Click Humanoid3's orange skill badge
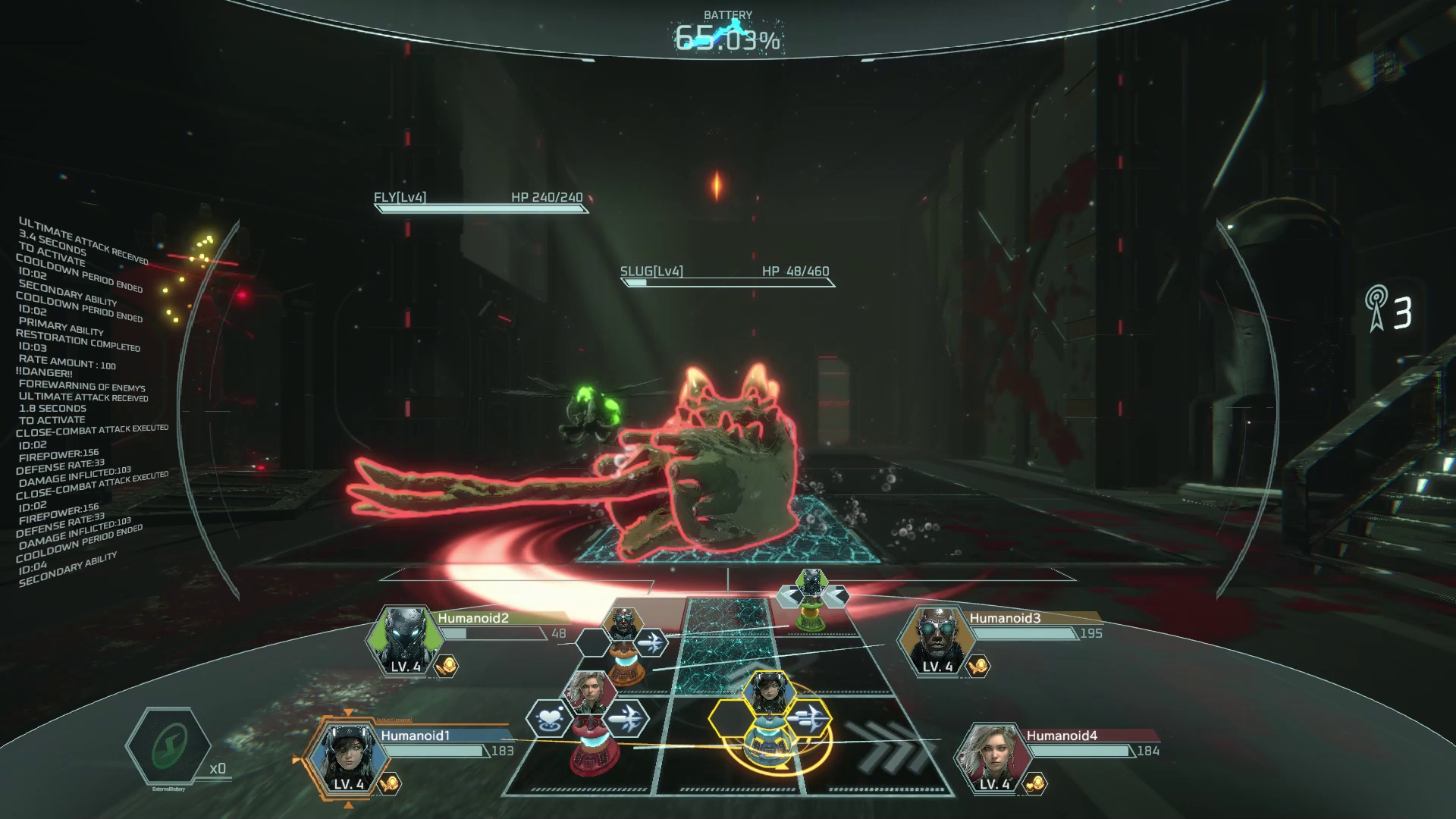 tap(978, 667)
